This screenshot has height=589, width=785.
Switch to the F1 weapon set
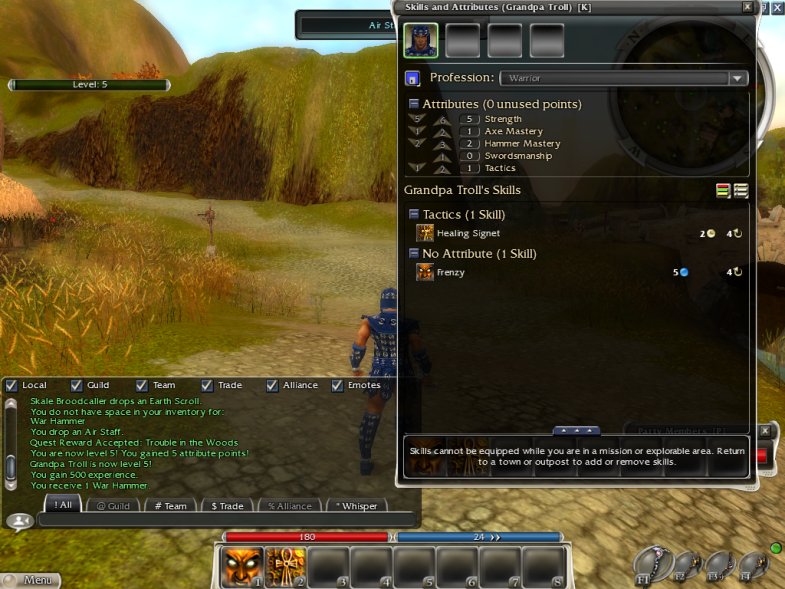[x=650, y=566]
